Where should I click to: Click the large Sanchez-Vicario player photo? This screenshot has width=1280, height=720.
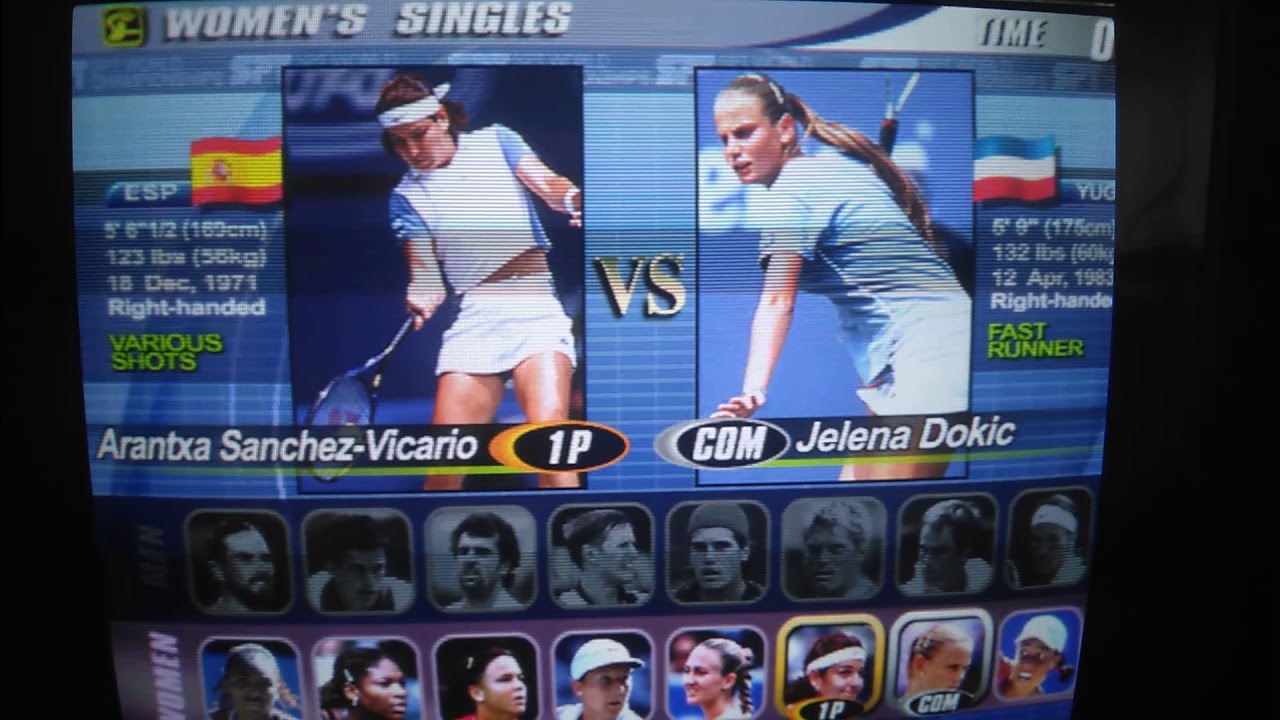point(435,250)
